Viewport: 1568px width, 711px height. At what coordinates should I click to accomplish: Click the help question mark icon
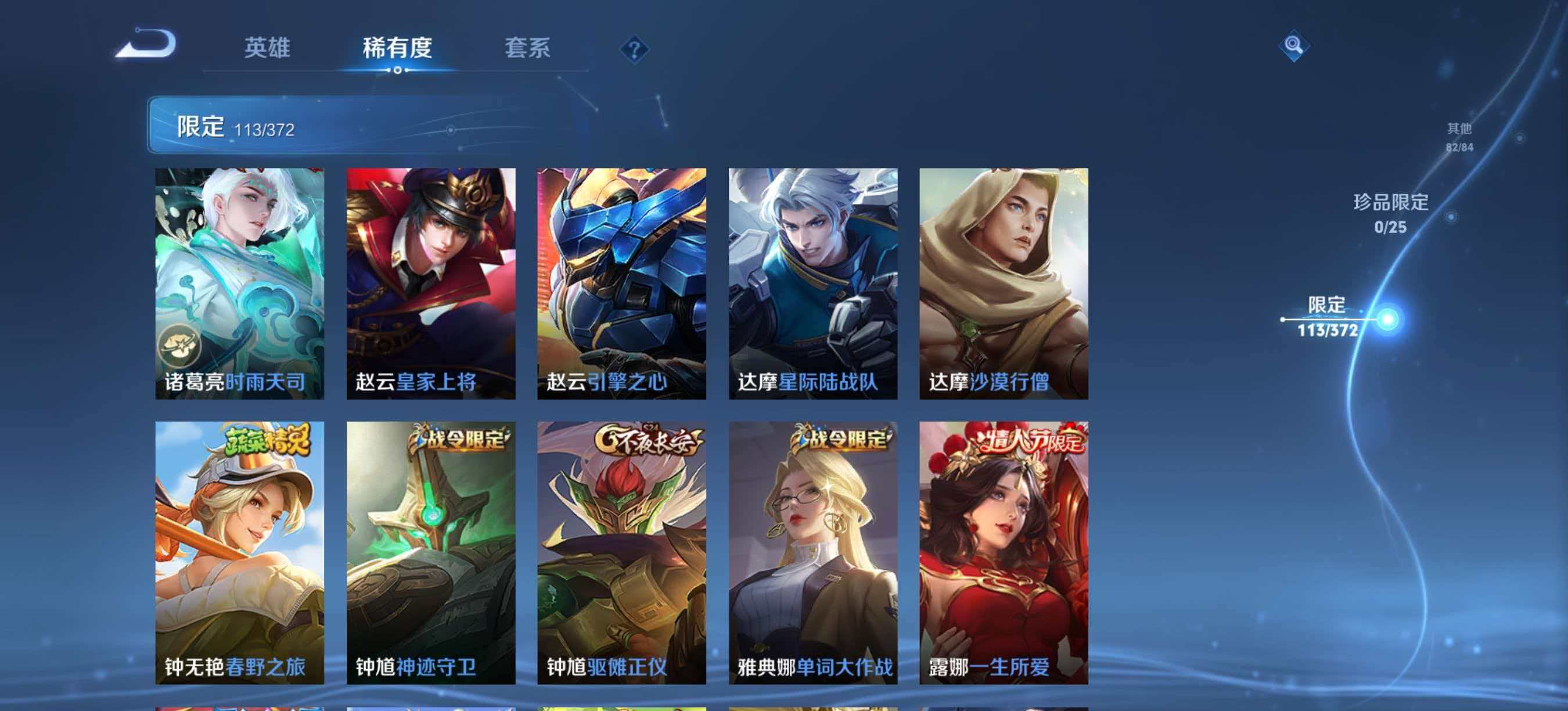tap(634, 50)
